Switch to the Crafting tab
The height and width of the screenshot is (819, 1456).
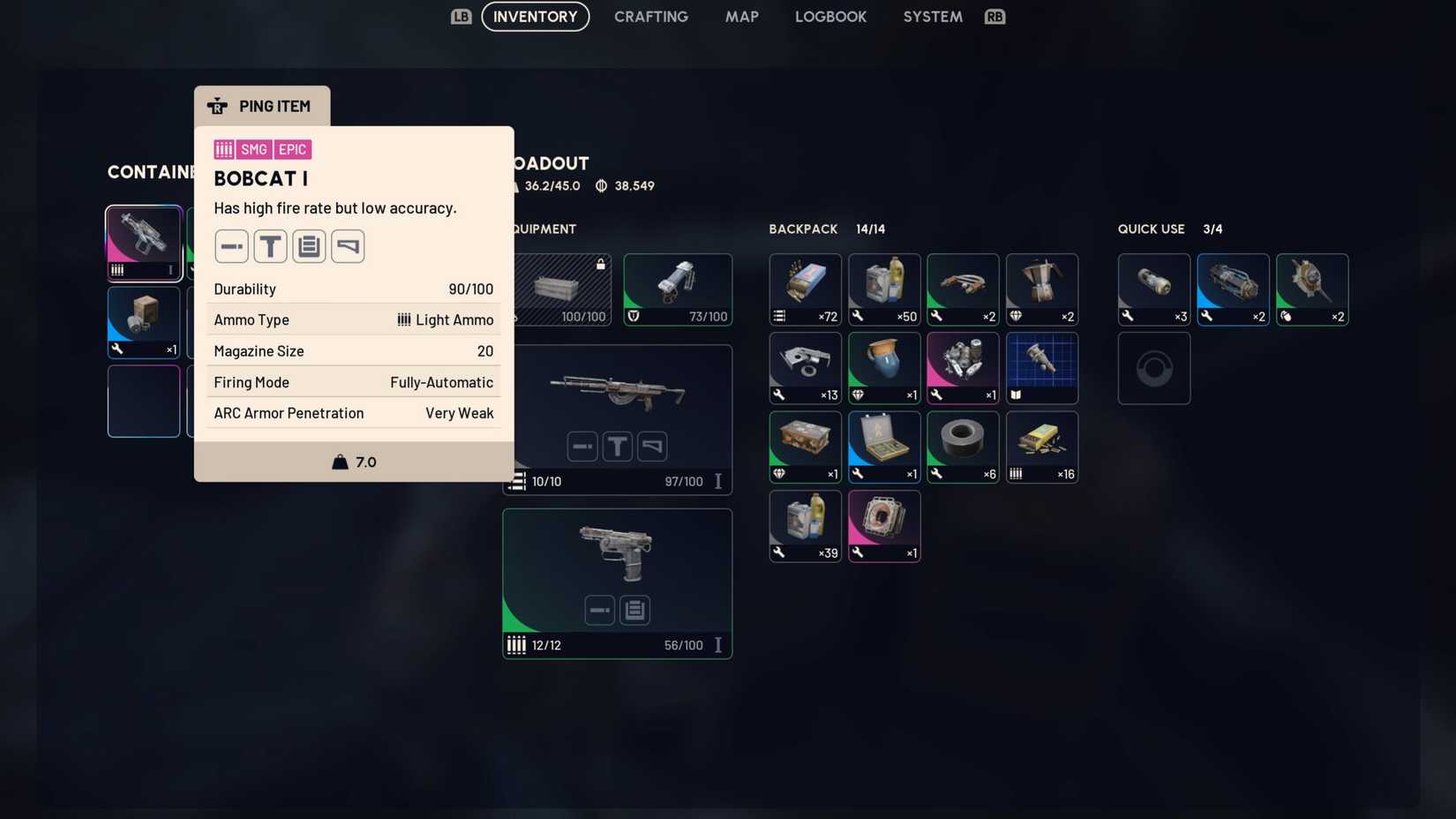point(651,17)
